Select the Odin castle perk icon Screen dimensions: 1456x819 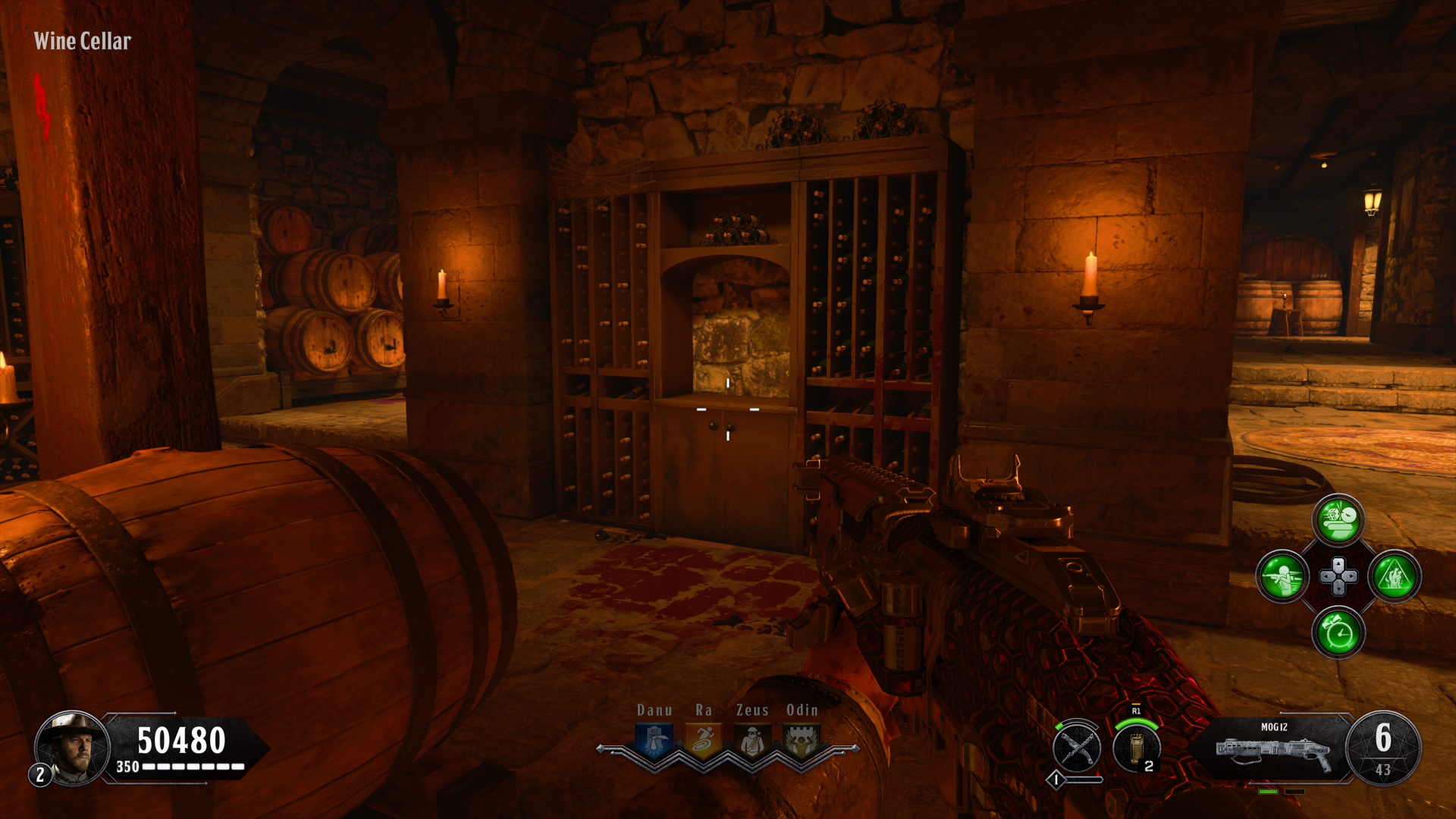[801, 741]
